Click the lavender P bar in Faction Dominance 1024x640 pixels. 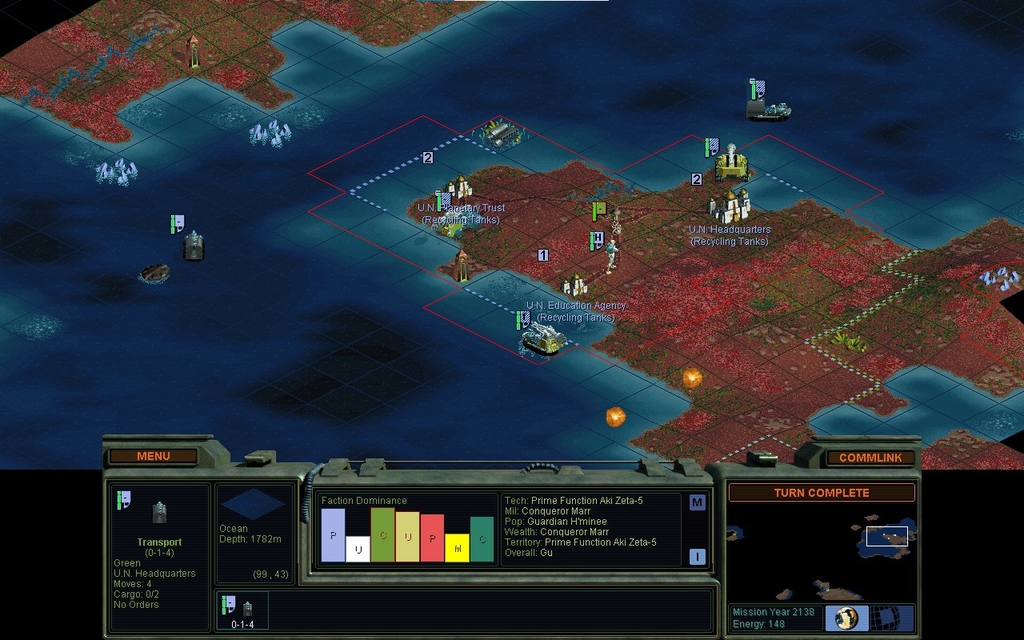(x=333, y=535)
